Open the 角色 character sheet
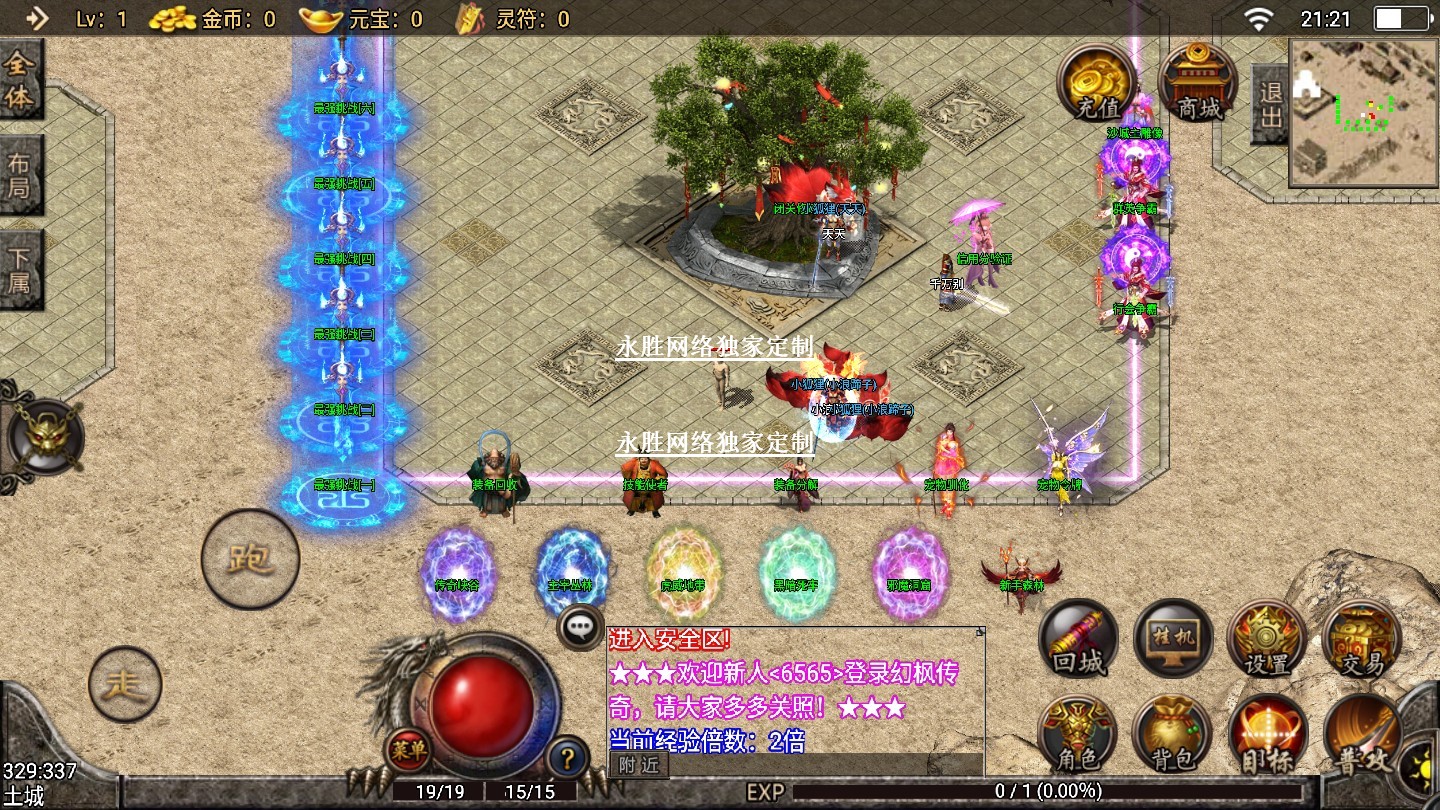 pos(1078,735)
